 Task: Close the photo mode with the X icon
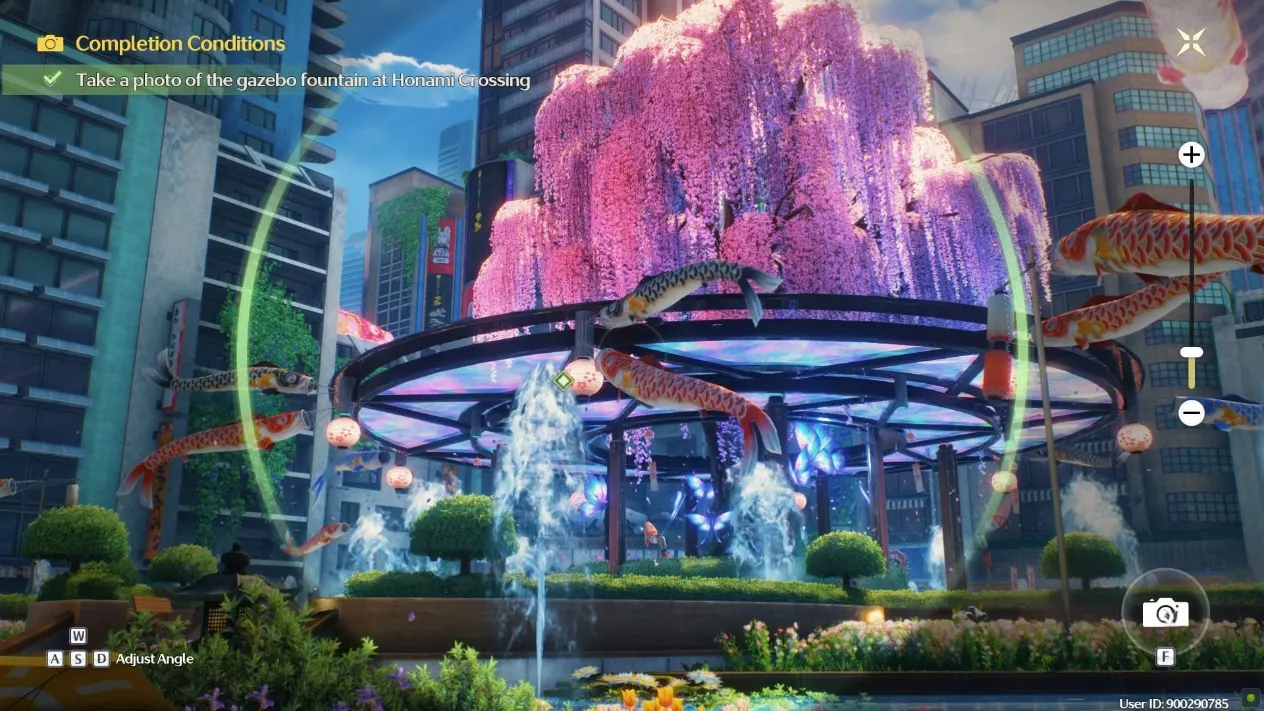pyautogui.click(x=1190, y=42)
